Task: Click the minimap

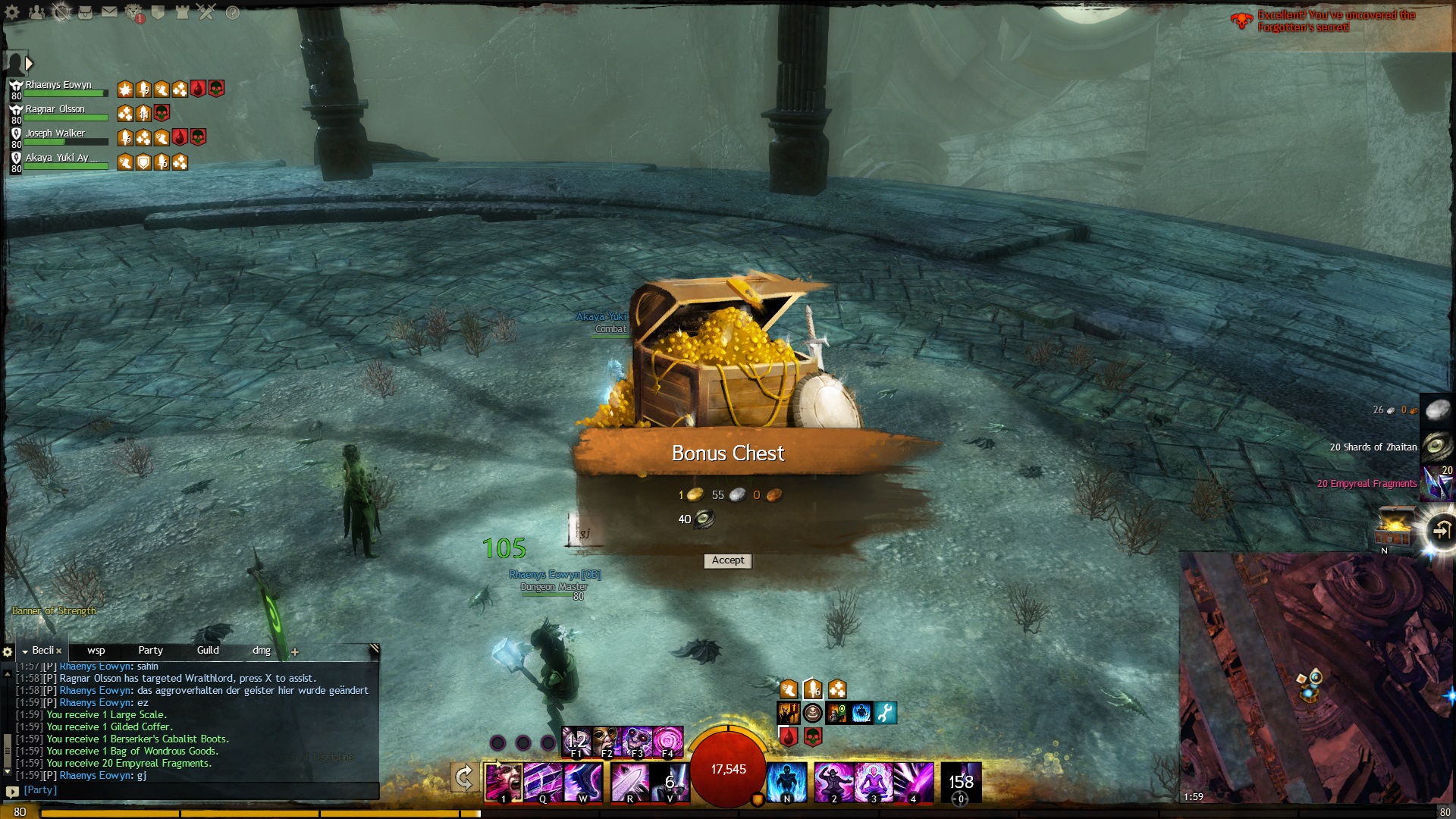Action: tap(1316, 676)
